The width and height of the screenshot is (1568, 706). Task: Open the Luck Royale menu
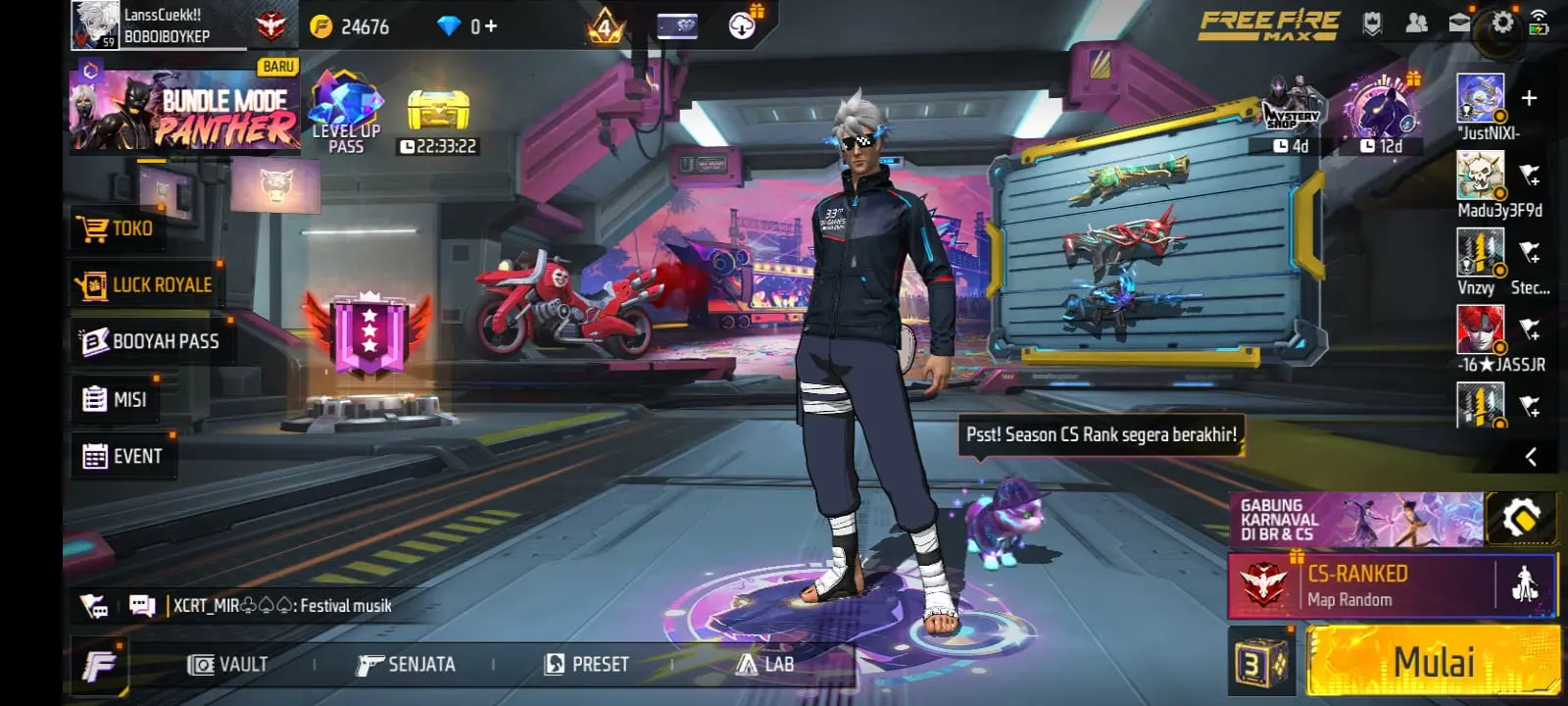[x=145, y=284]
